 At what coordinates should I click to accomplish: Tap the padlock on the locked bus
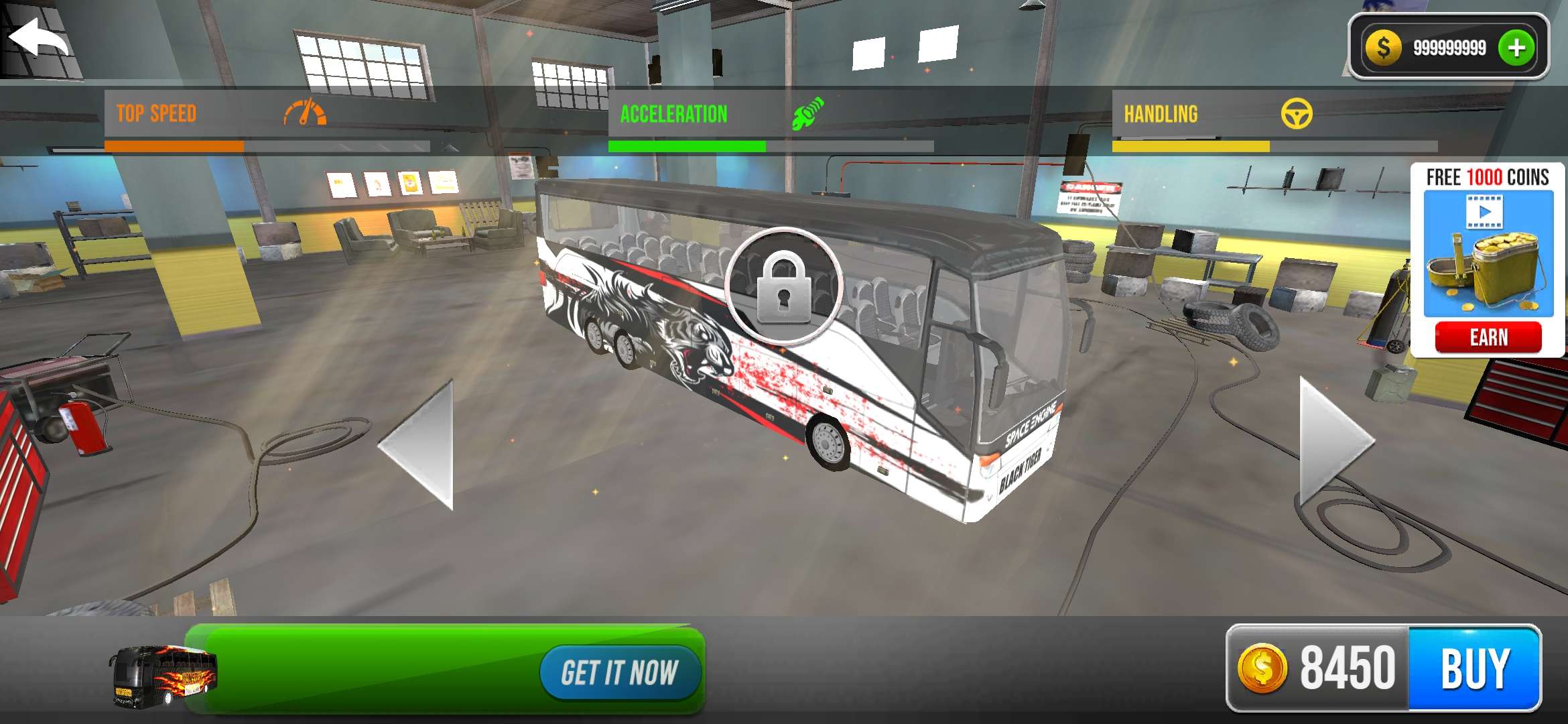click(783, 287)
